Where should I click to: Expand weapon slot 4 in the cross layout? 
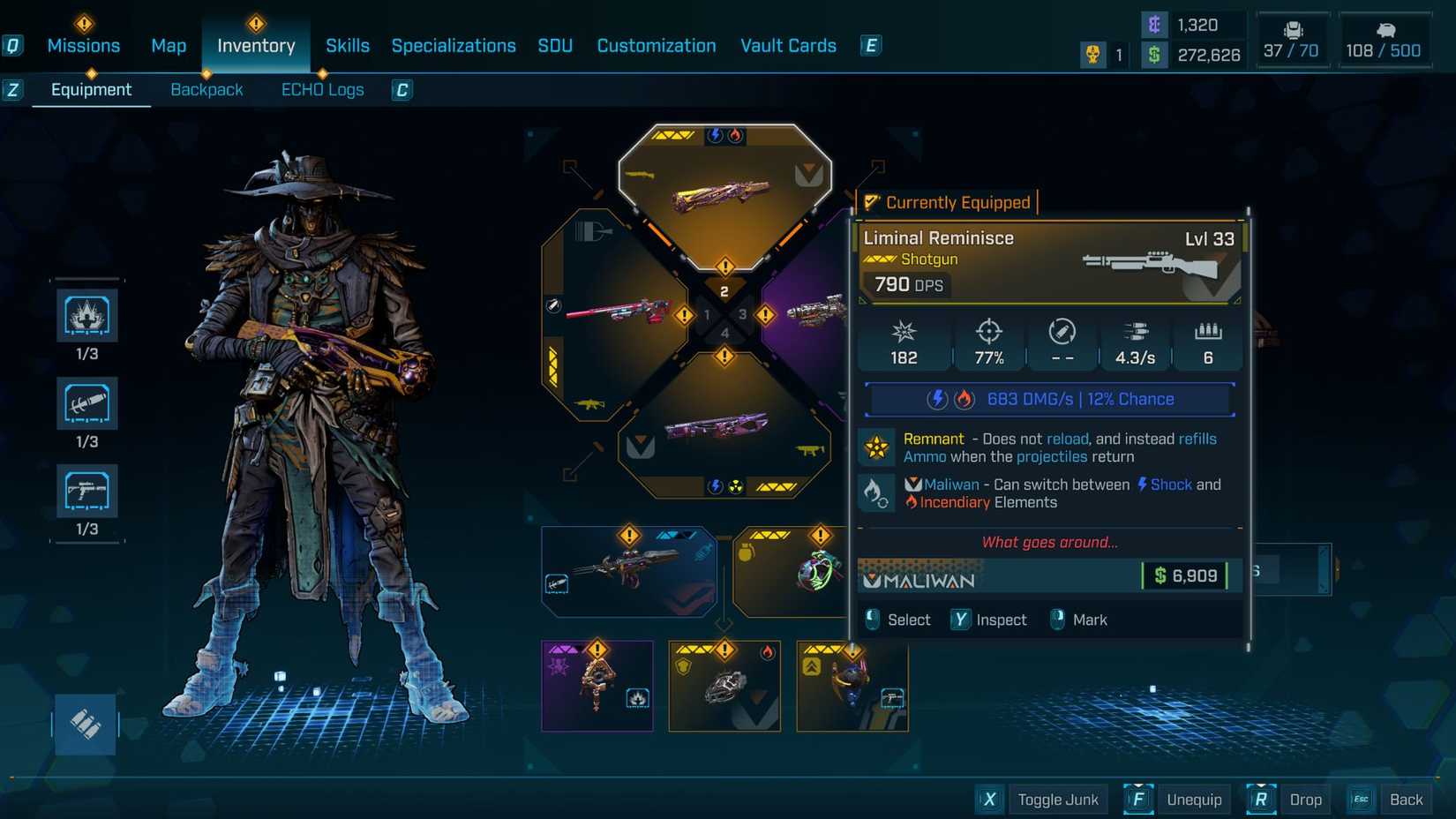point(725,357)
